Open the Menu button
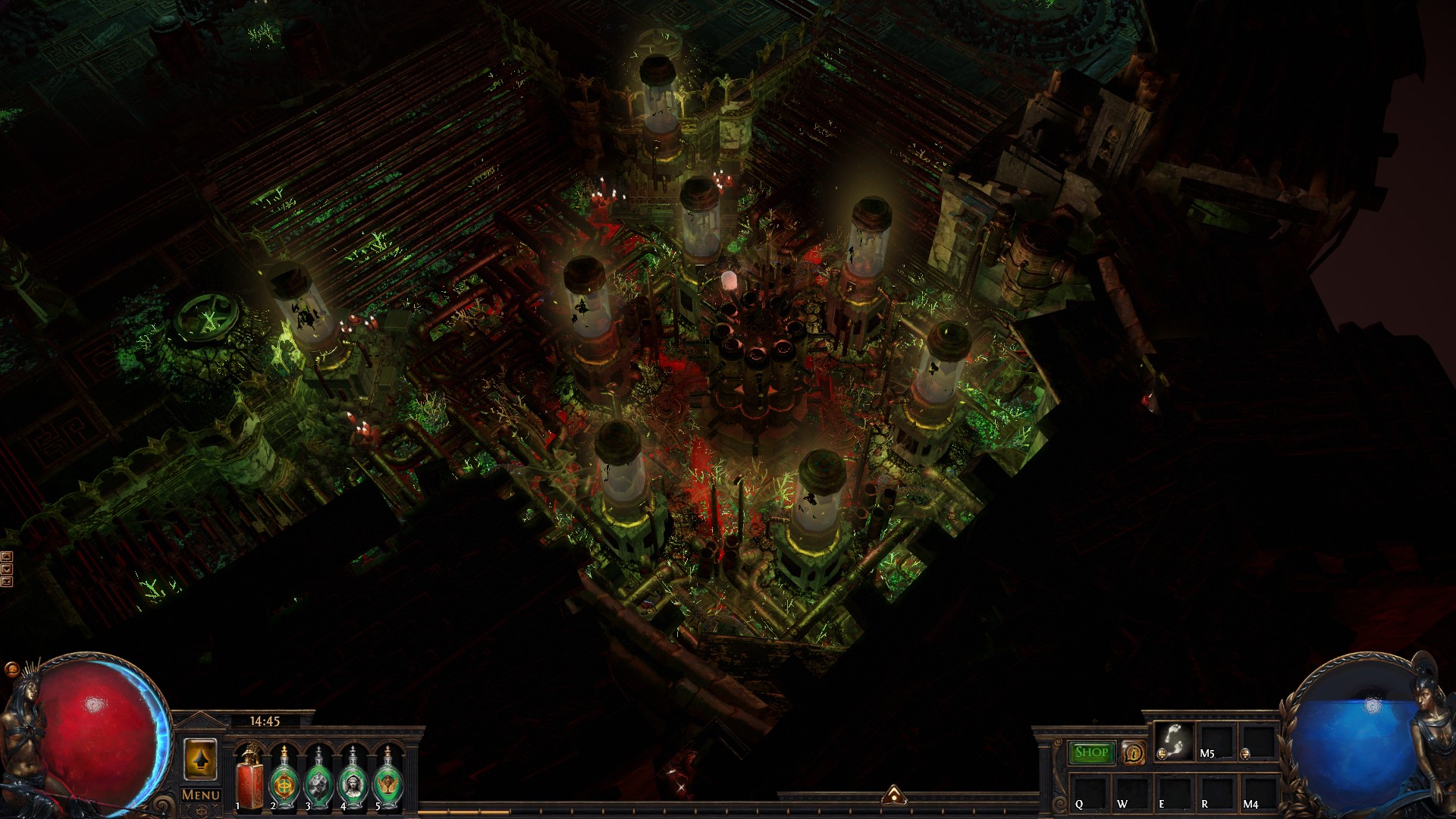 tap(201, 795)
